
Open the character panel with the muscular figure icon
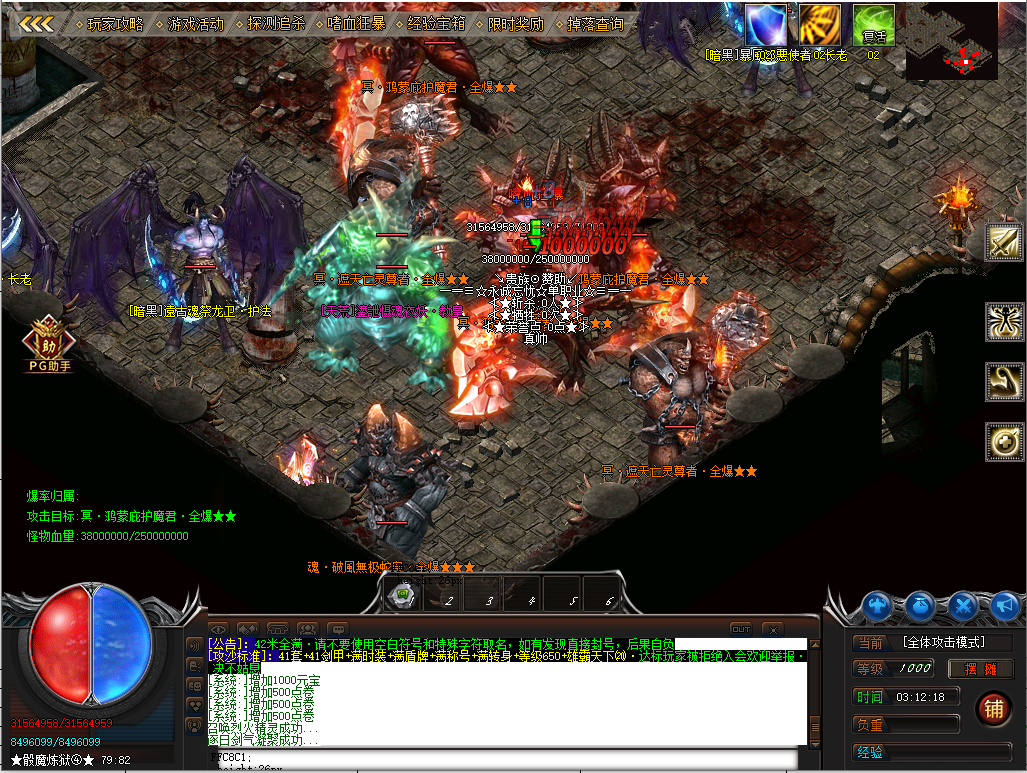[878, 605]
